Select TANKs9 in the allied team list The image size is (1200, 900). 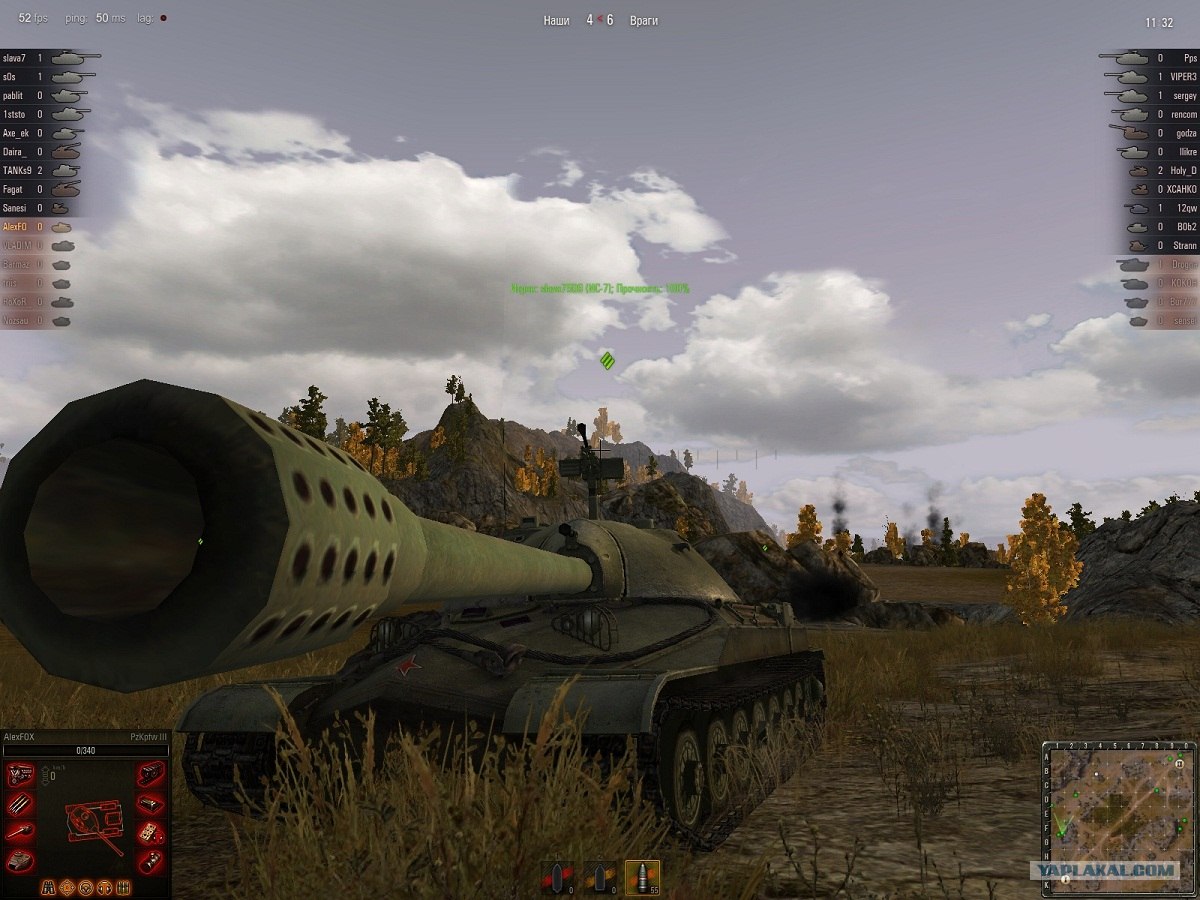pos(20,171)
